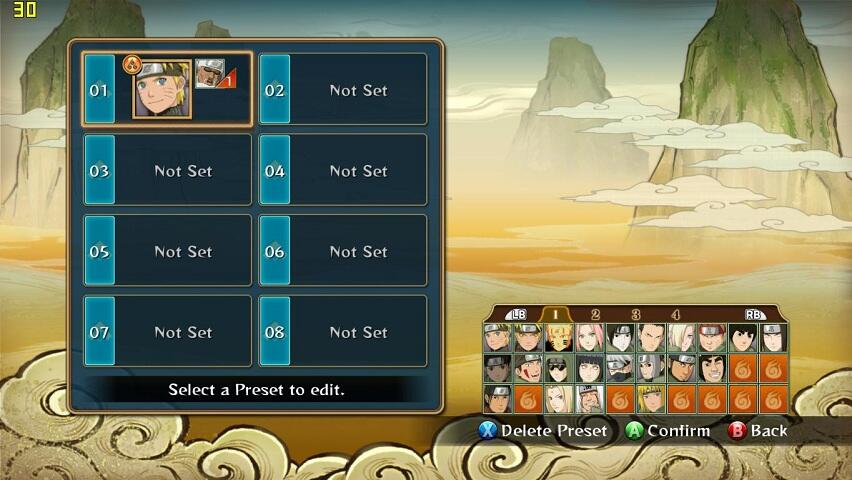Select pink-haired Sakura in the roster
The height and width of the screenshot is (480, 852).
point(590,338)
